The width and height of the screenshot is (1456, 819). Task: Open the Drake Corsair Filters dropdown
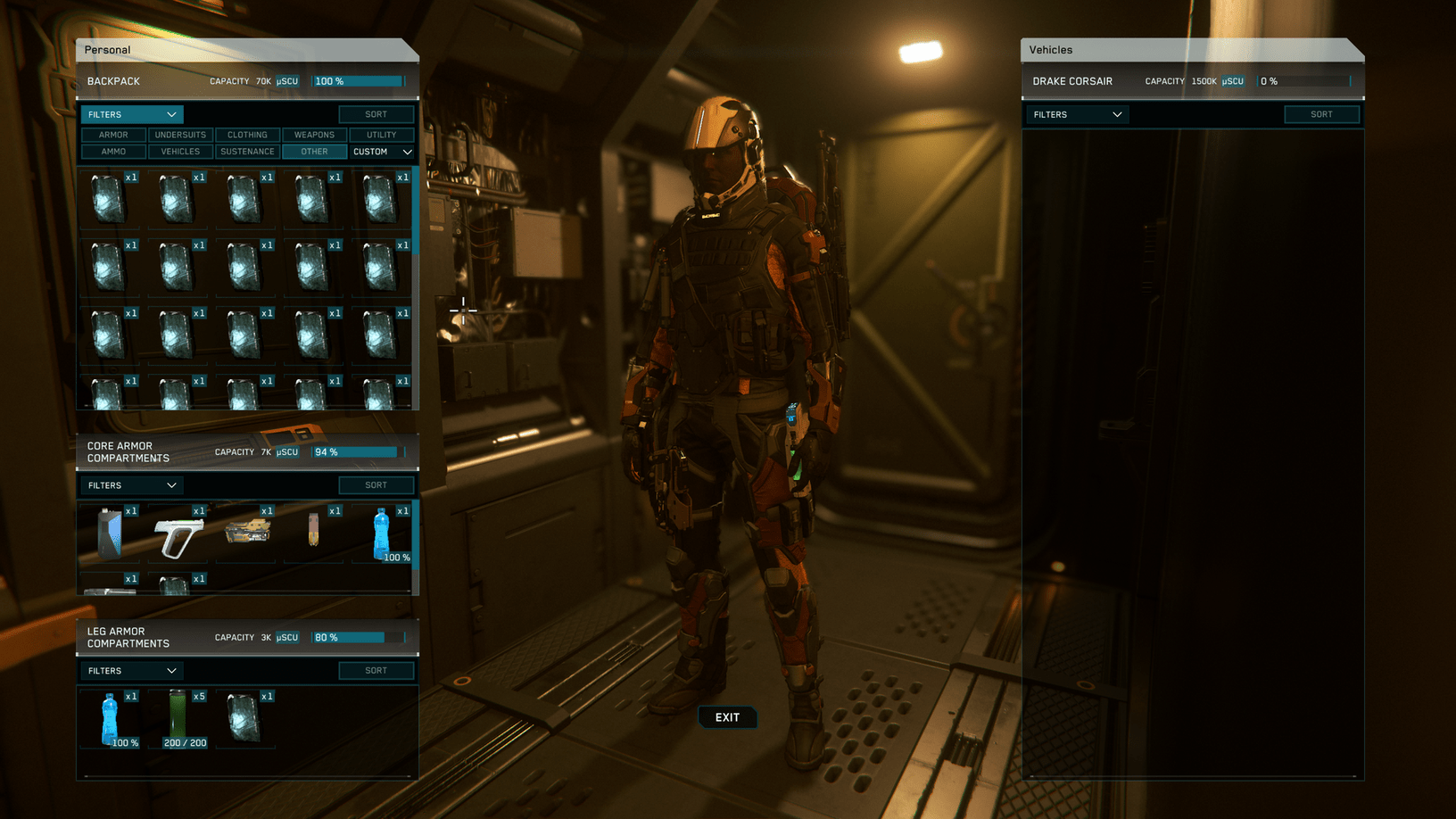click(x=1077, y=114)
